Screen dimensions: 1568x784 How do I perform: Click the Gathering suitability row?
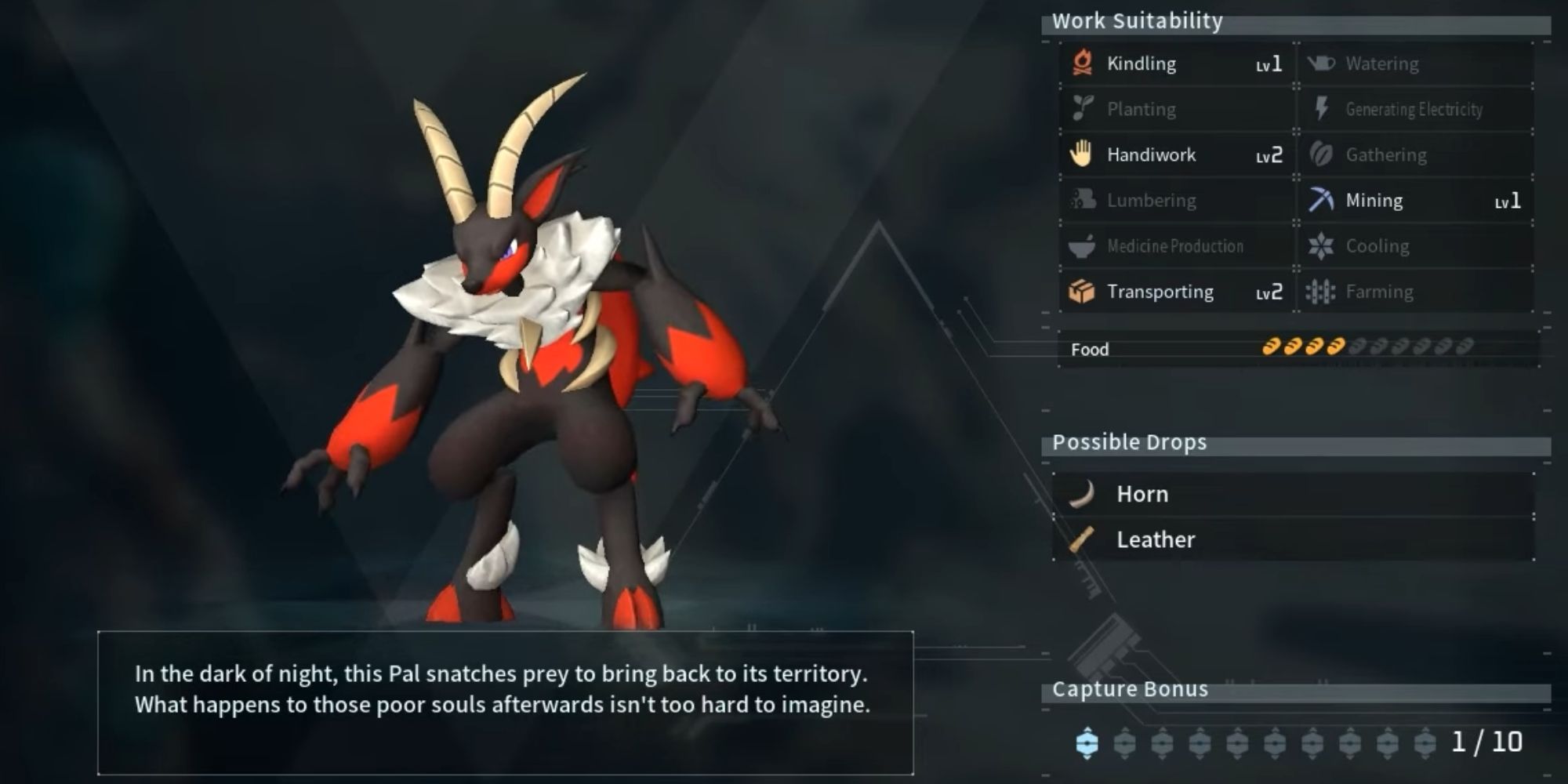click(x=1415, y=154)
